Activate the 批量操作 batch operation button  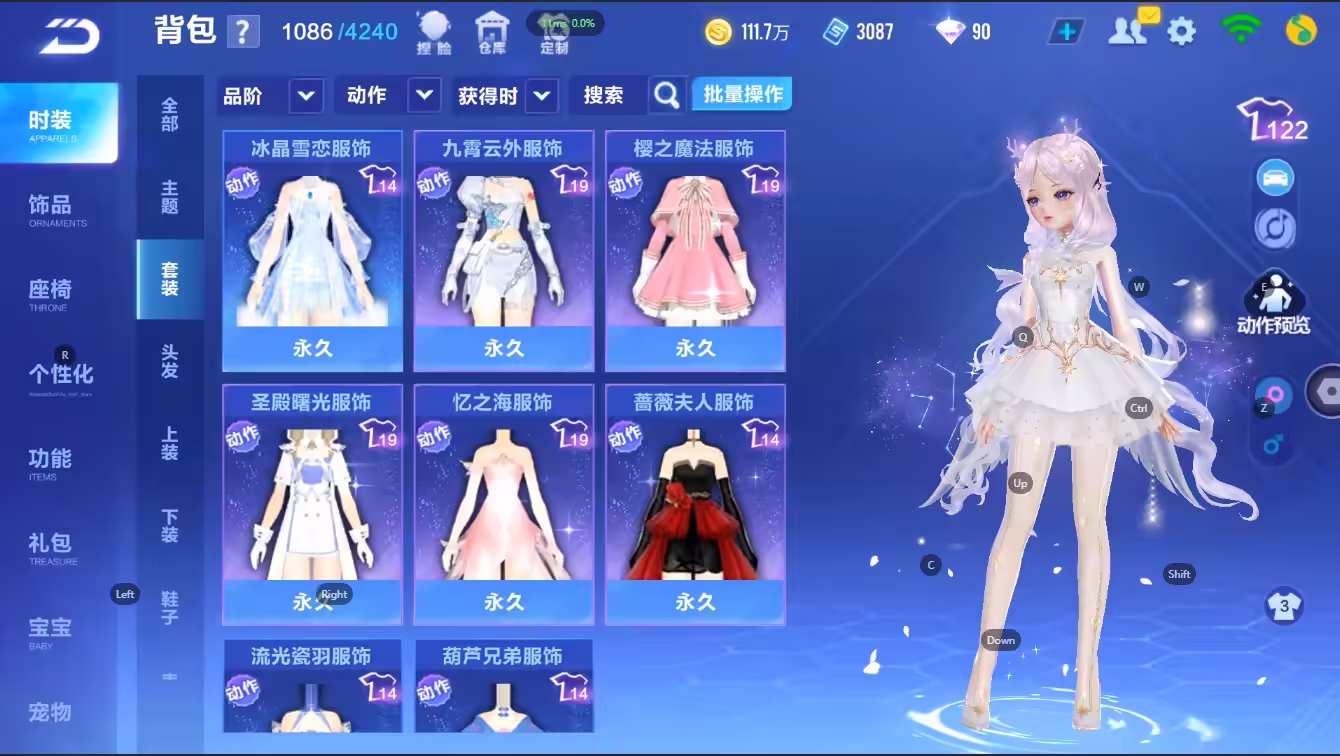[x=742, y=95]
